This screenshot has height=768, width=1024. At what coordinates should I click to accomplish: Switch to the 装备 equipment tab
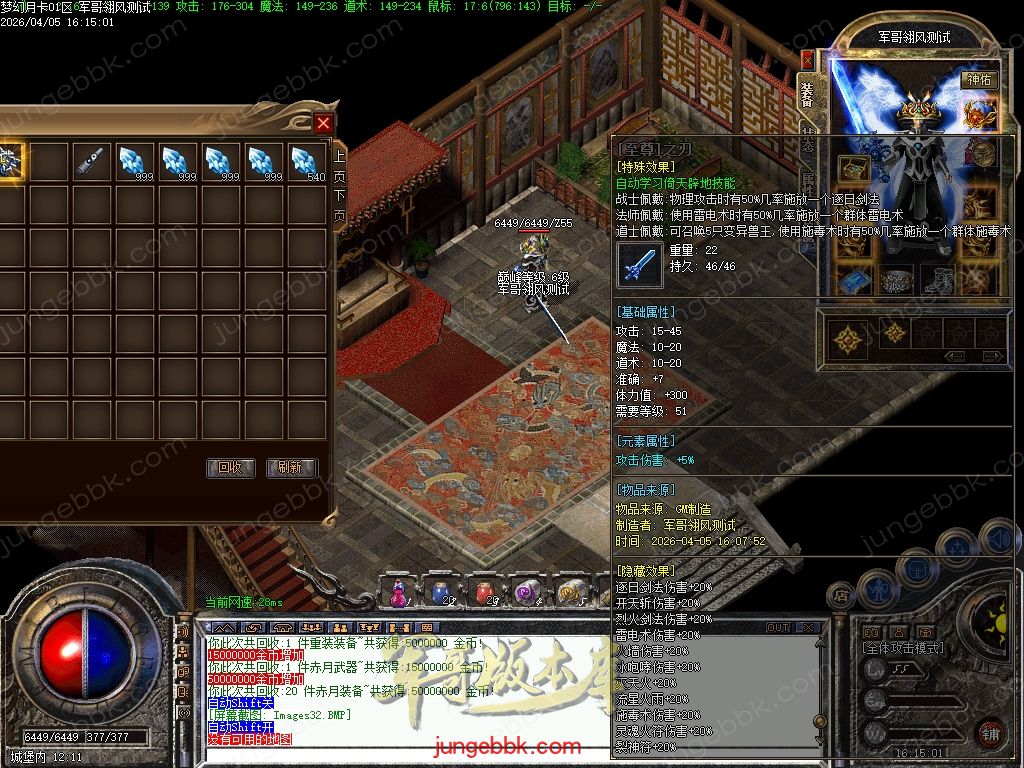(808, 94)
